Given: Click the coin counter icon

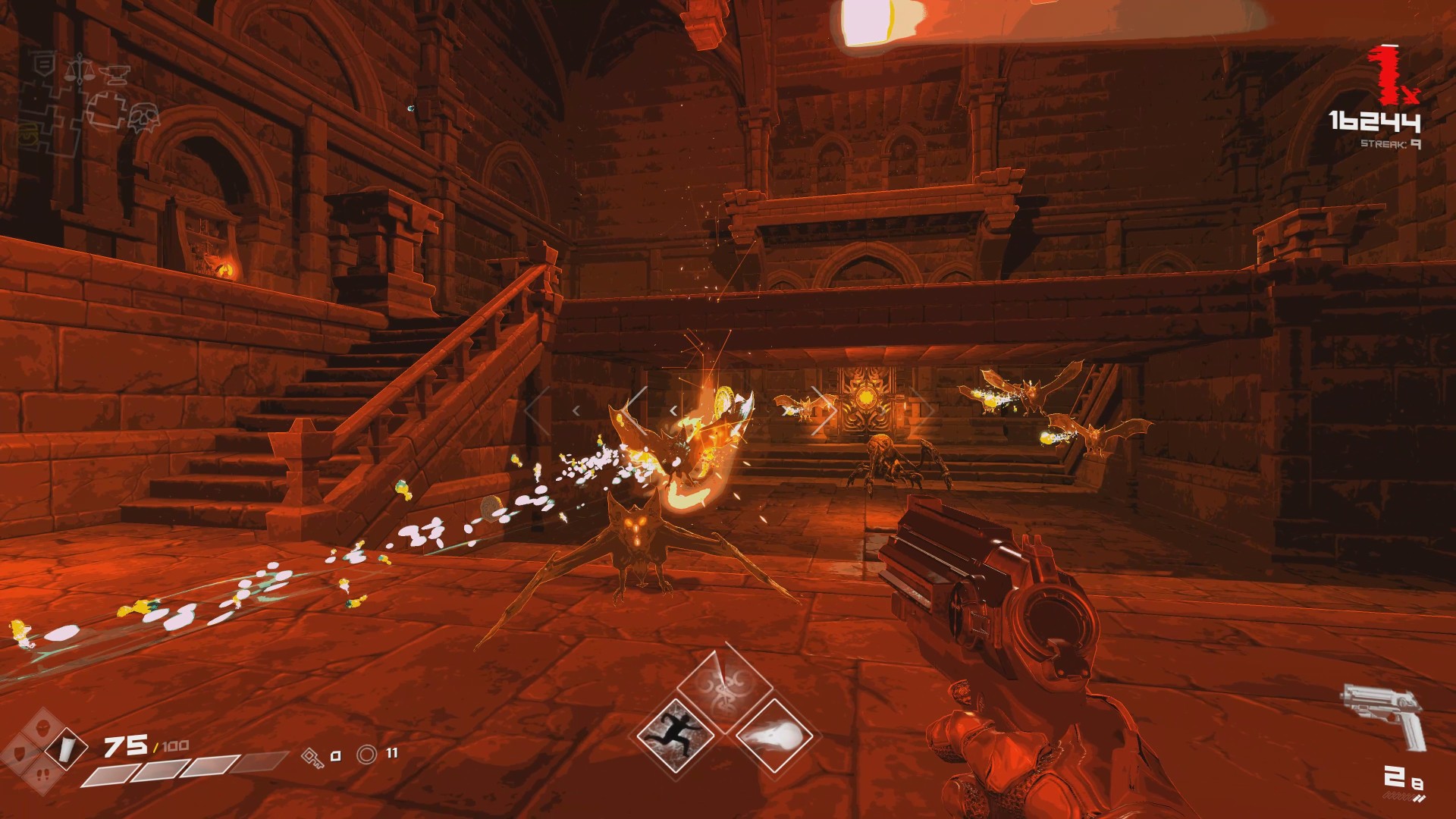Looking at the screenshot, I should [x=368, y=755].
